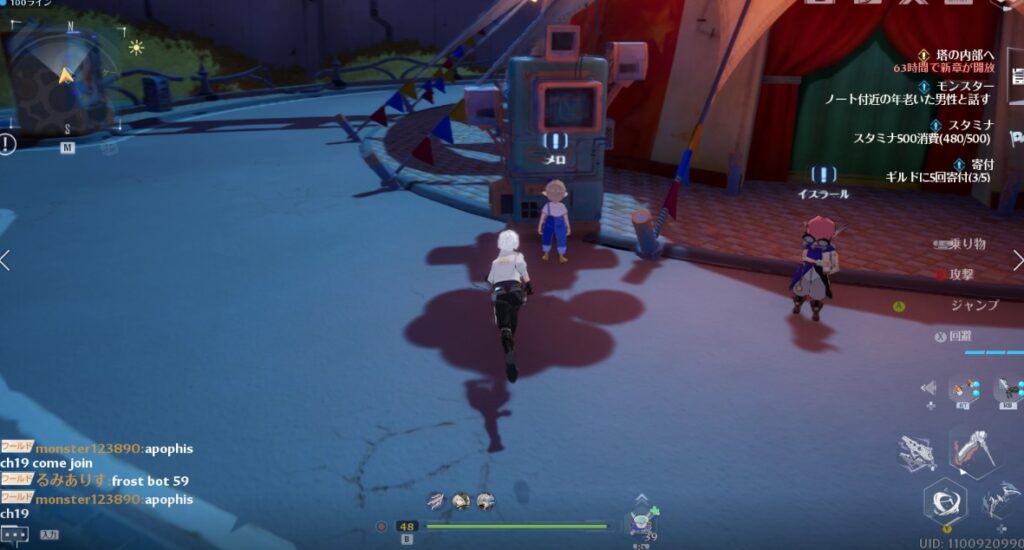Expand the left double-arrow next to relics

point(929,388)
